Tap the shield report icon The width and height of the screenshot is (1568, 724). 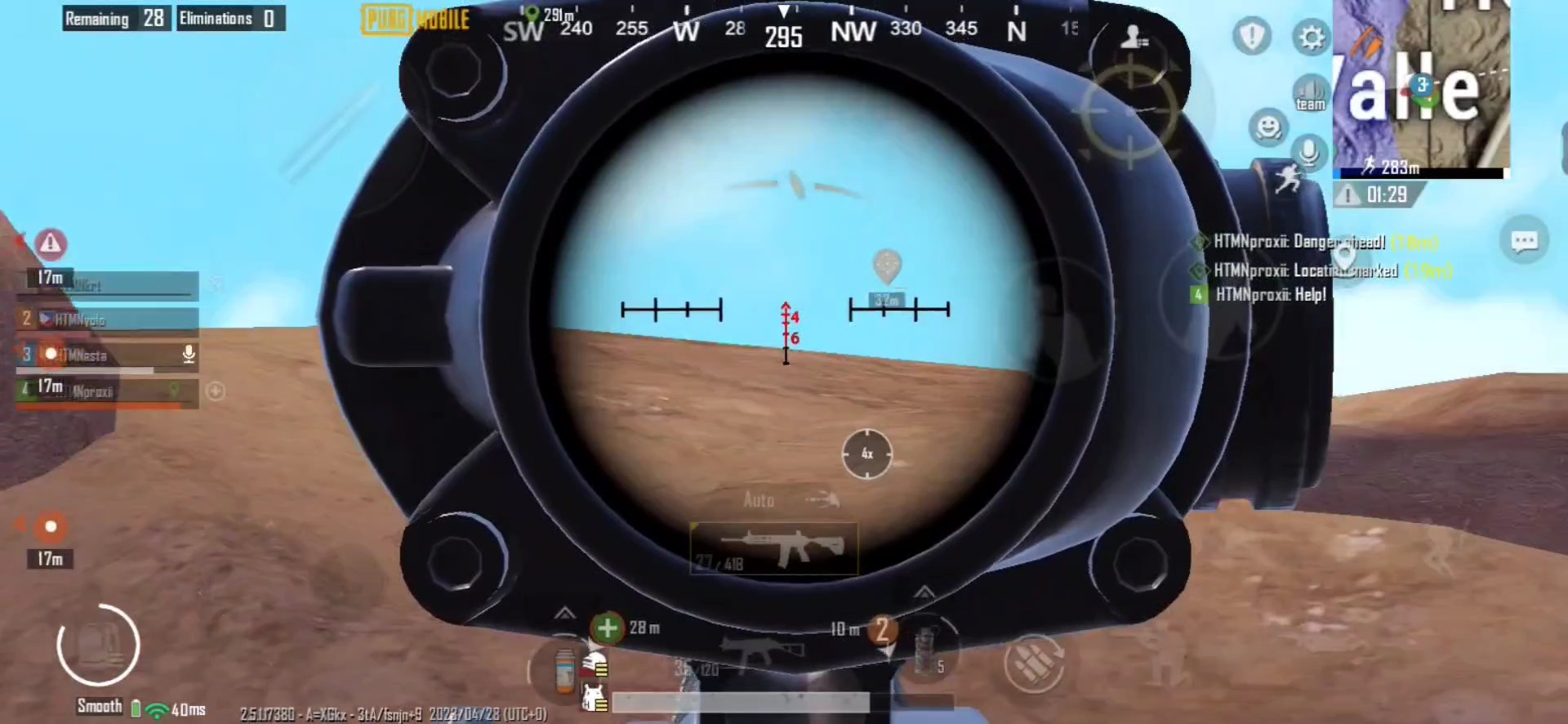pos(1251,37)
